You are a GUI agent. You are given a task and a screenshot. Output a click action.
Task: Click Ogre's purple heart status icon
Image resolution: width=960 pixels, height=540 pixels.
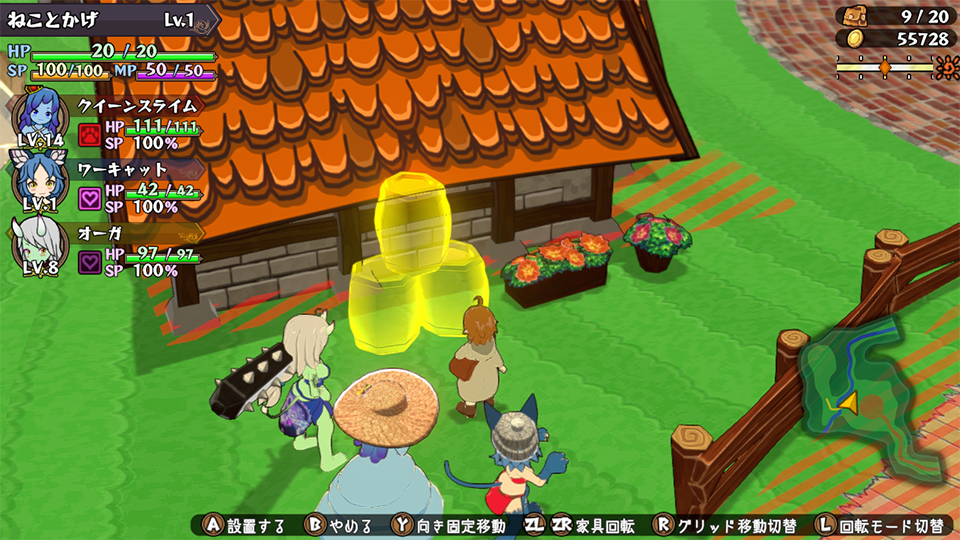click(90, 262)
